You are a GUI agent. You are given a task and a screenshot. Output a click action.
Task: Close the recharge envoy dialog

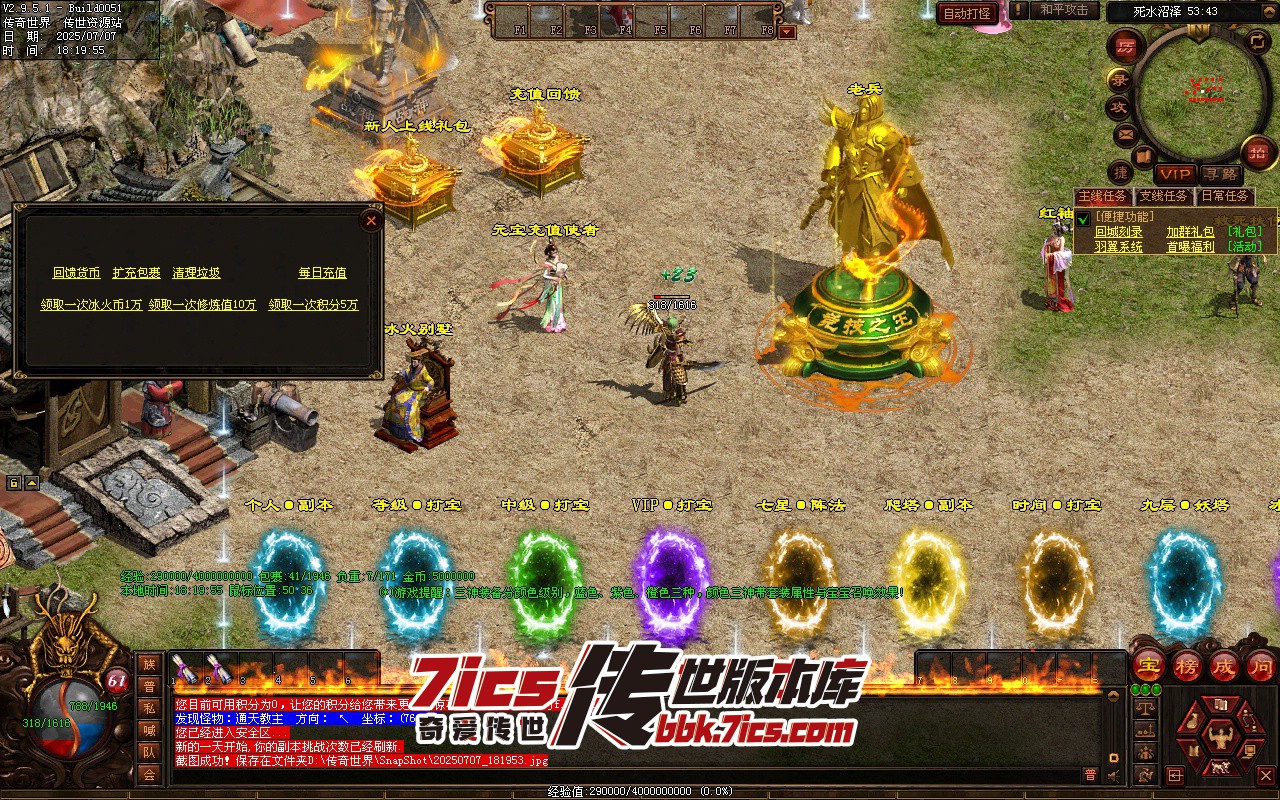371,220
